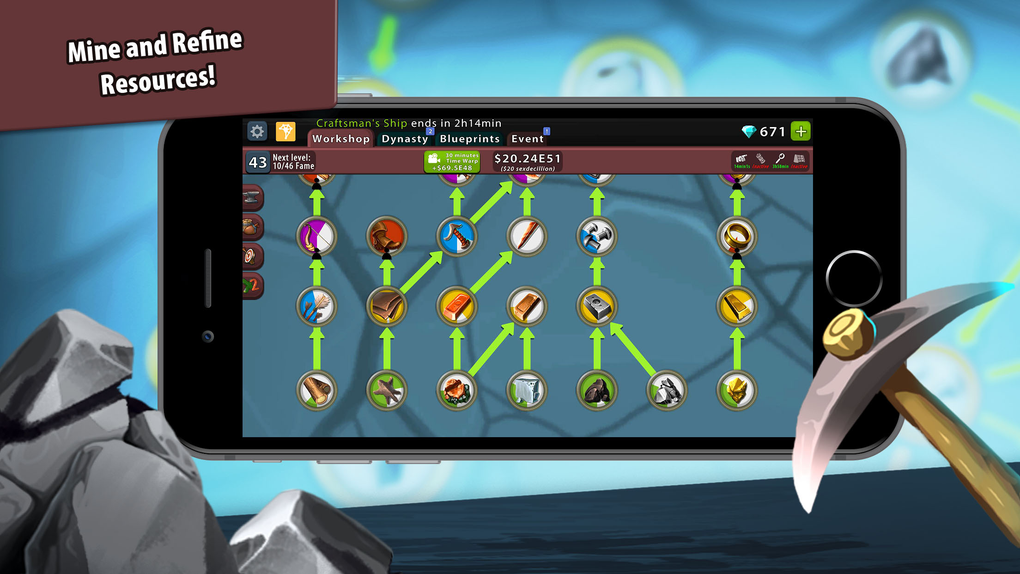Select the magnifying glass boost icon
Viewport: 1020px width, 574px height.
point(780,160)
